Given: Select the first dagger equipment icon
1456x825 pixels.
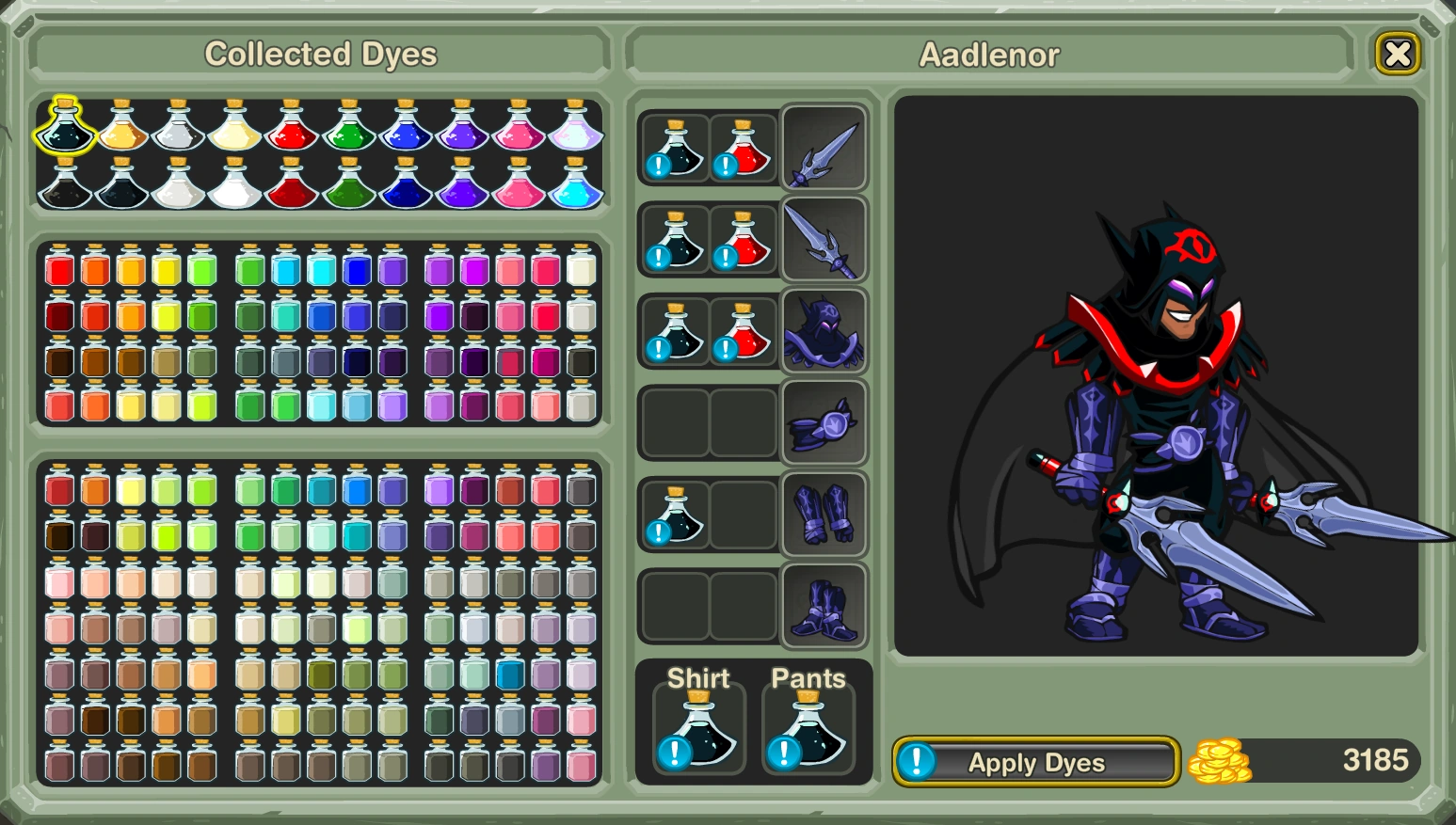Looking at the screenshot, I should [824, 149].
